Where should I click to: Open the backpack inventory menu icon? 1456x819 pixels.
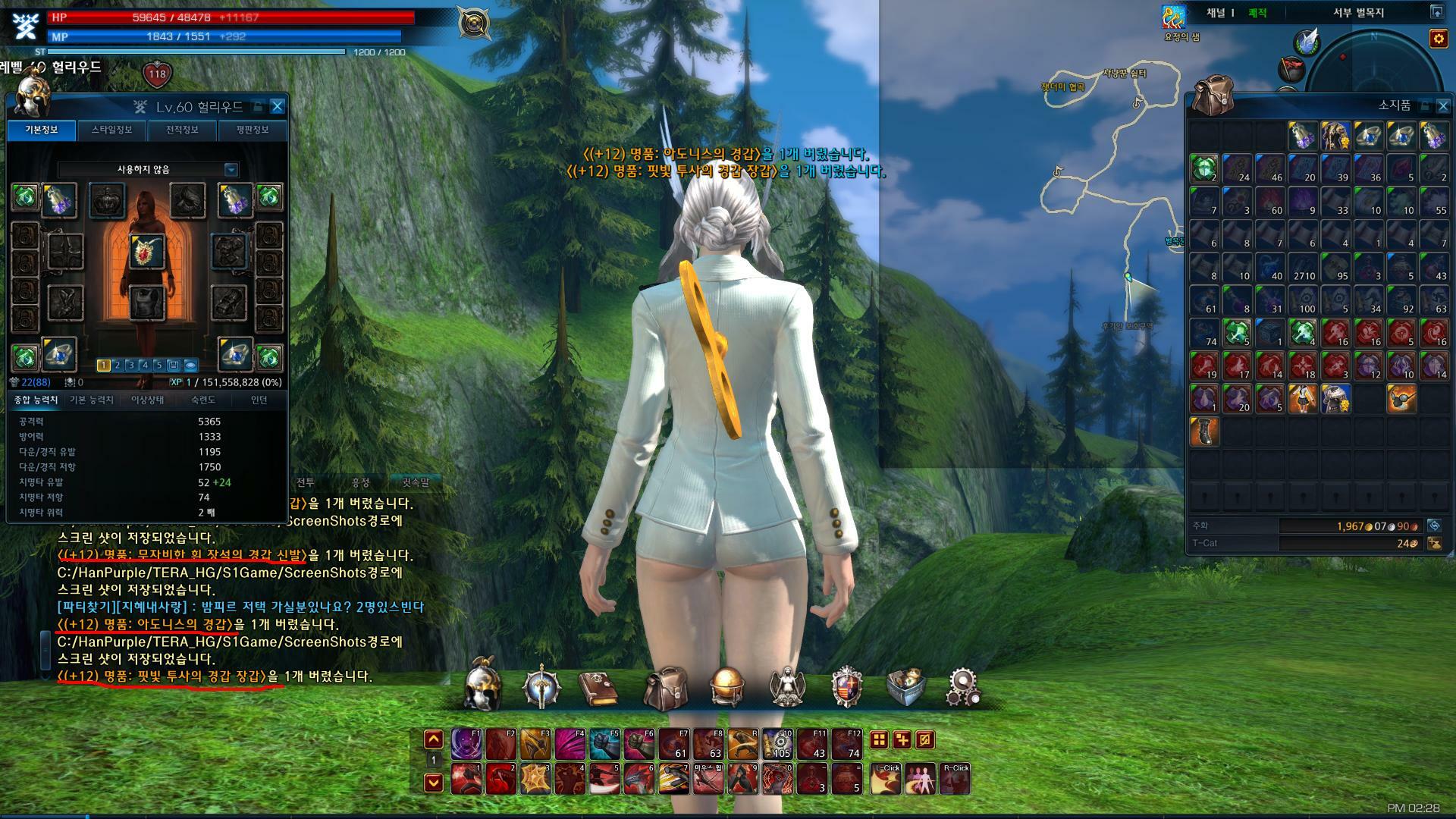point(665,688)
